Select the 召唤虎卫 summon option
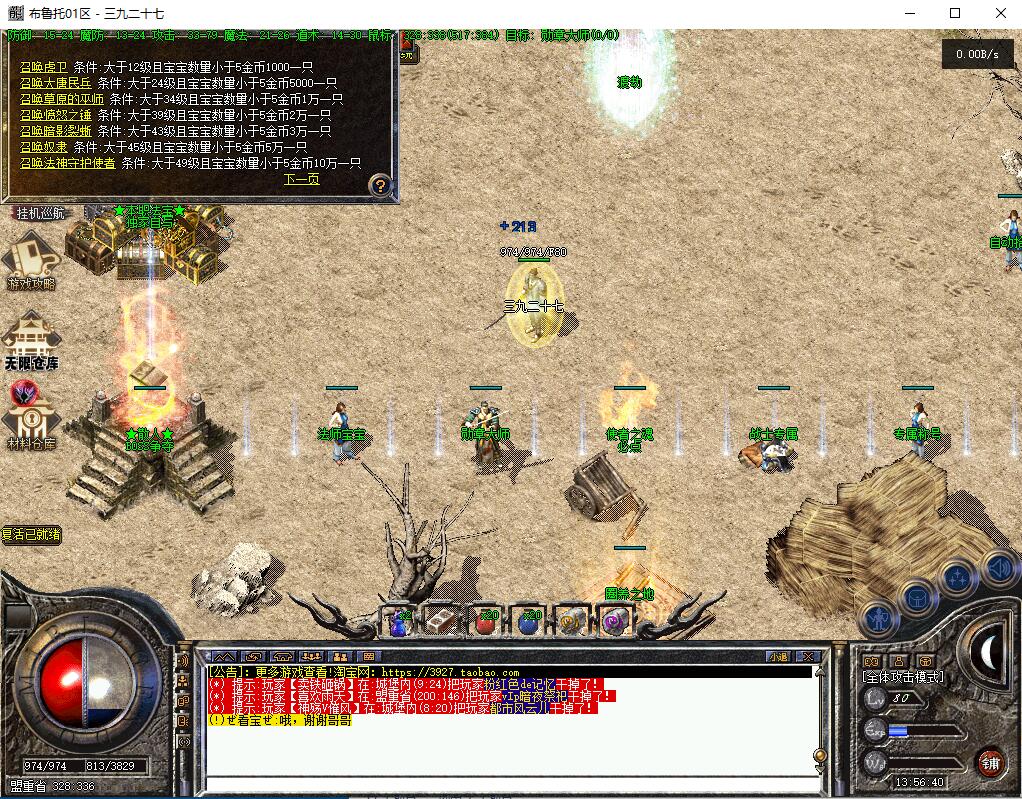Viewport: 1022px width, 799px height. tap(45, 66)
